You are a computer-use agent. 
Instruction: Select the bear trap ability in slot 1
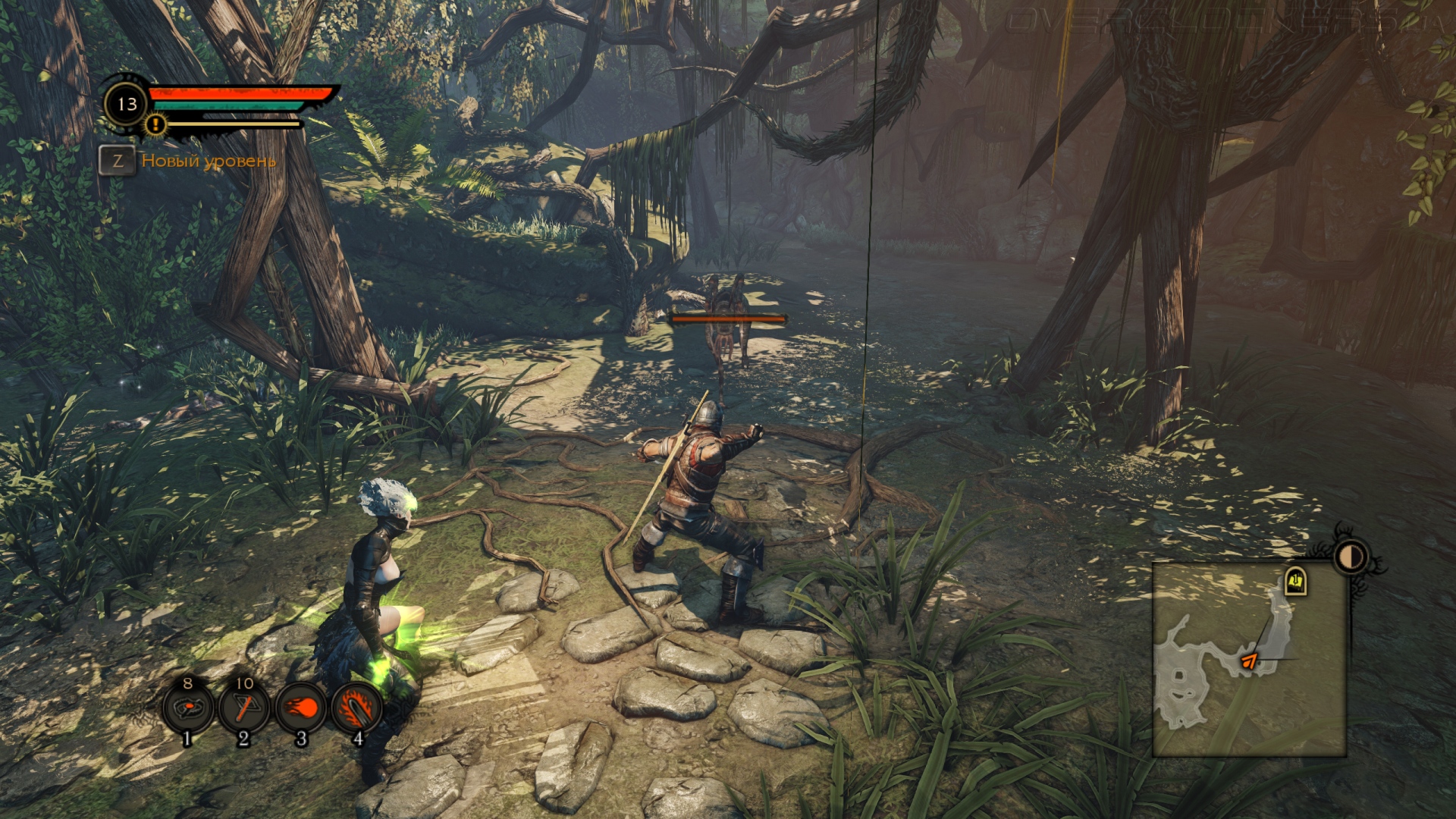pyautogui.click(x=187, y=708)
